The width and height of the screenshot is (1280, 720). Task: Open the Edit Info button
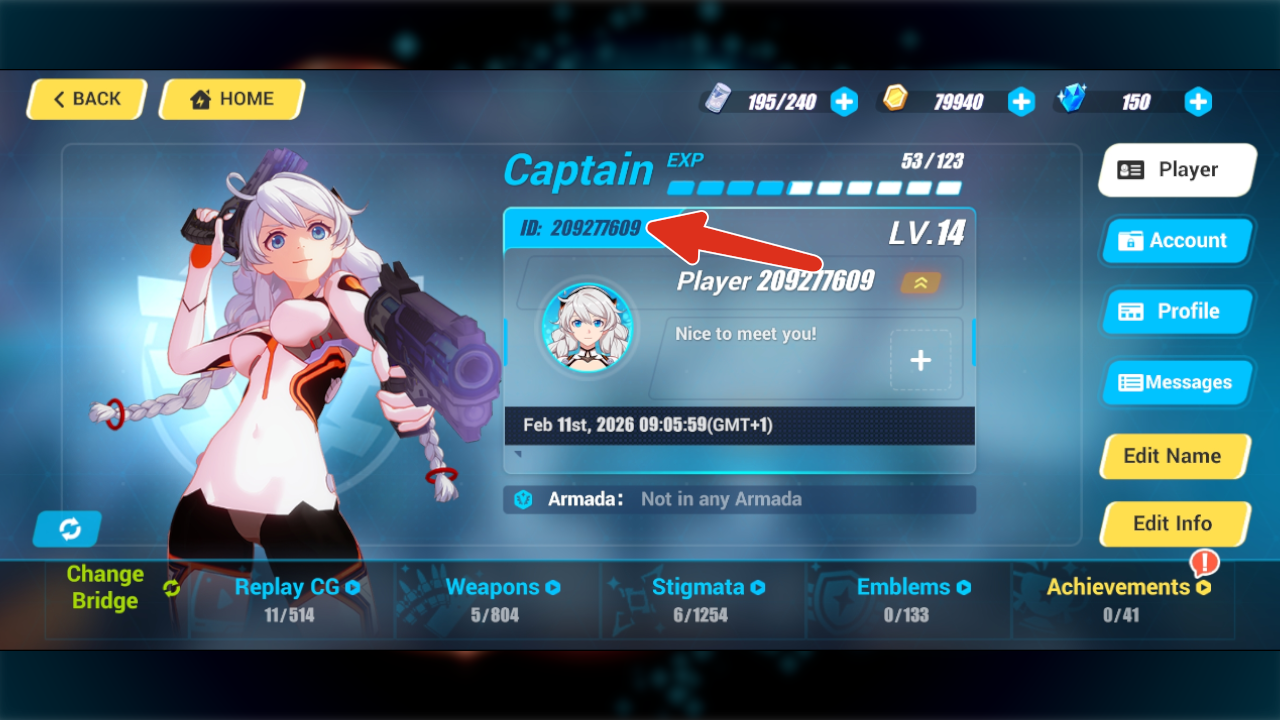click(x=1173, y=523)
